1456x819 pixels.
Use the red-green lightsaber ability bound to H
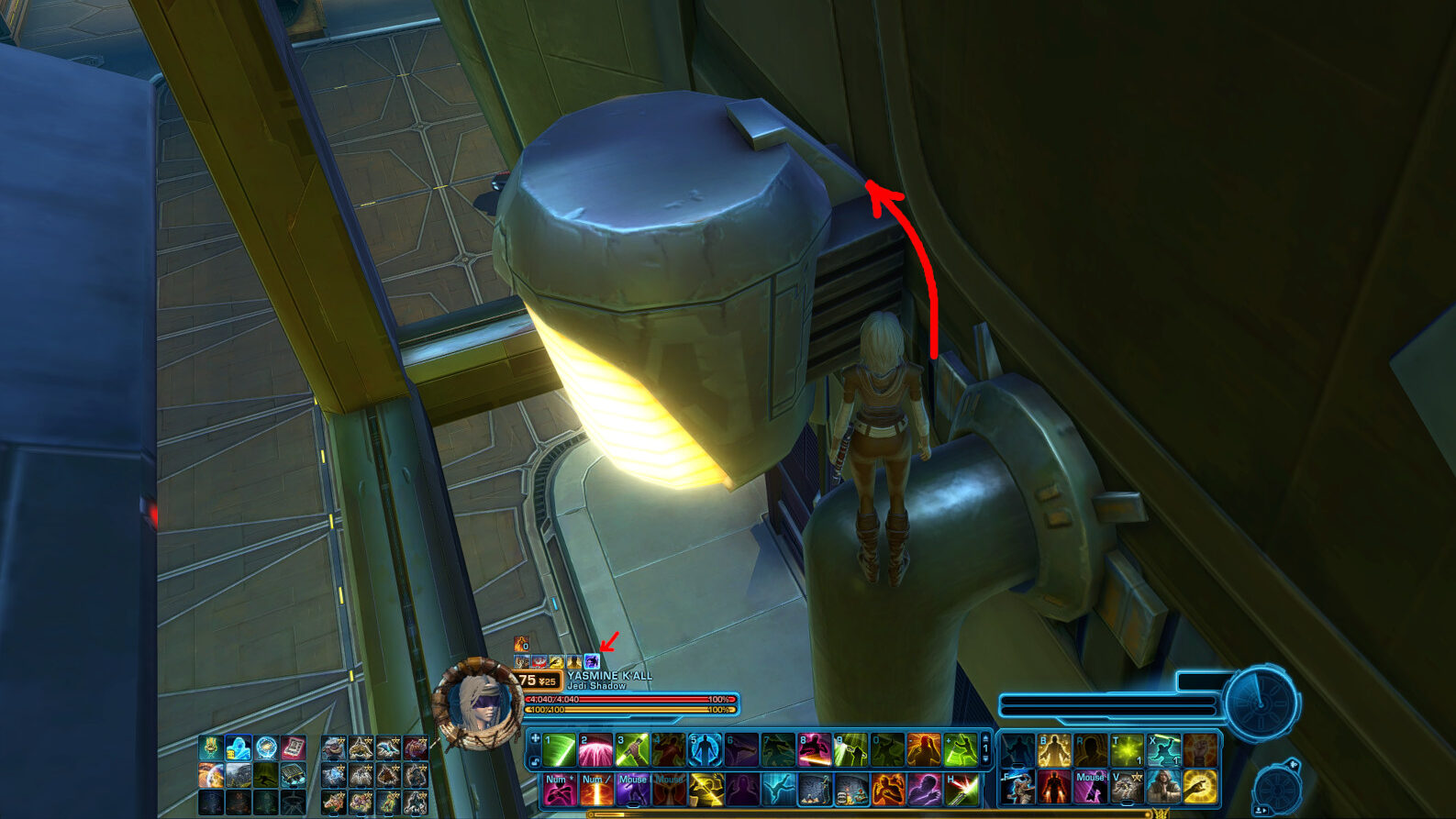[961, 789]
